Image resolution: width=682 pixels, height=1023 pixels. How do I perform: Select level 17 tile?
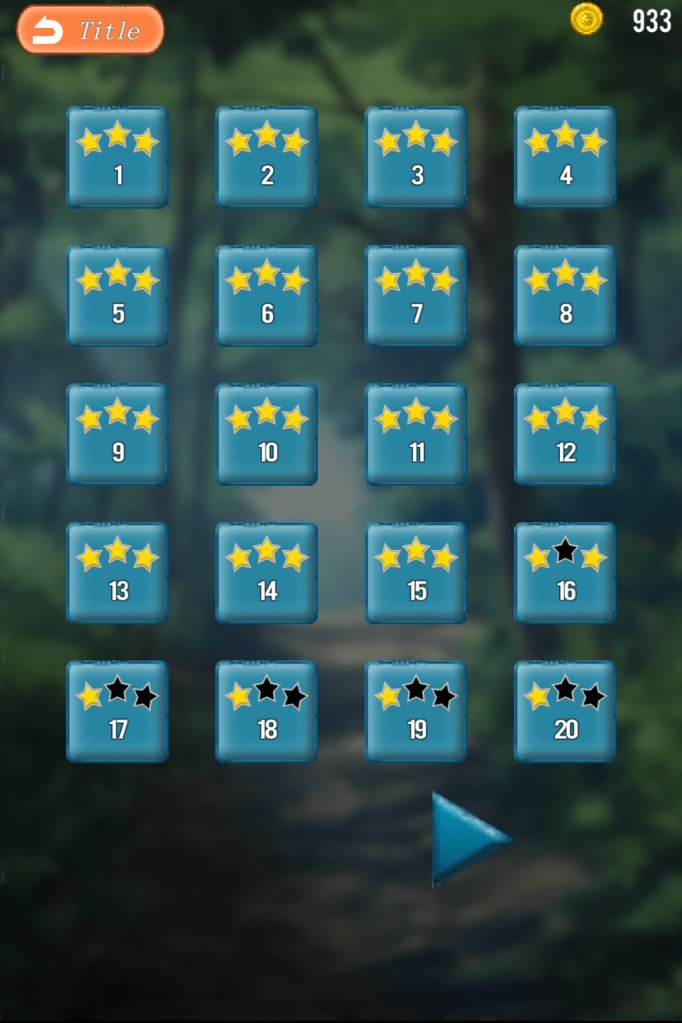pos(117,711)
